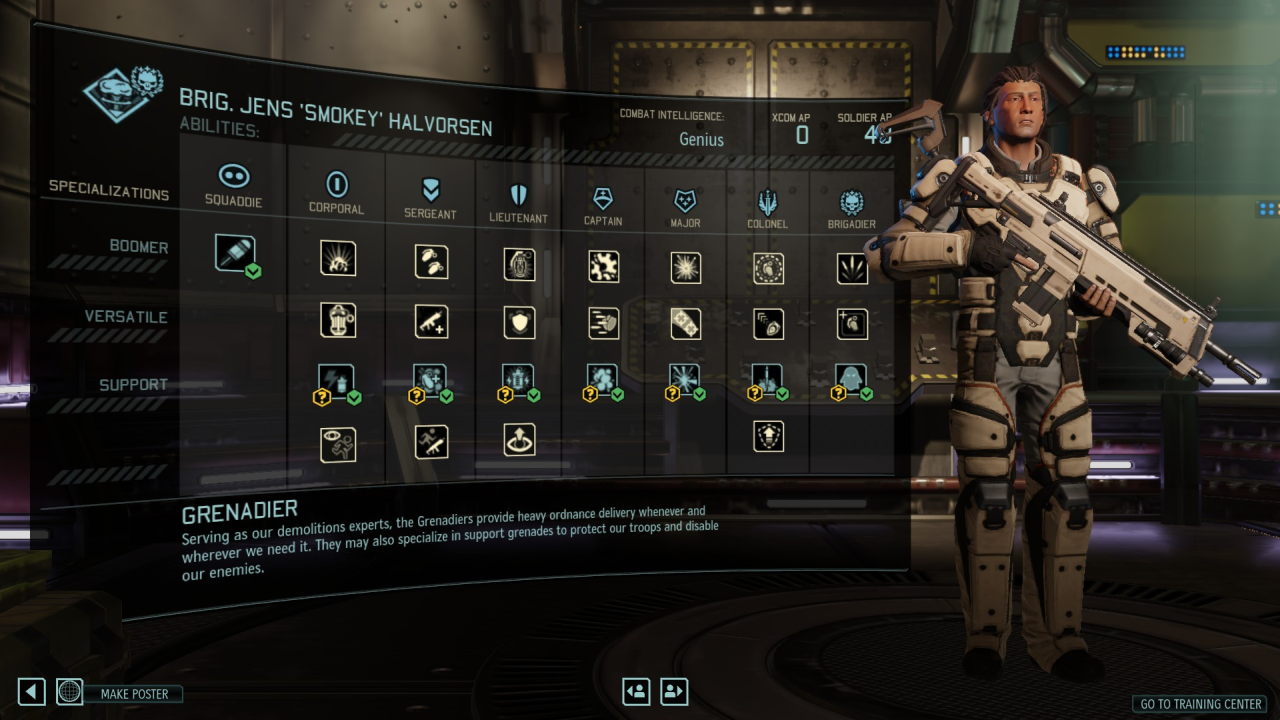Select the Squaddie grenade launcher ability
This screenshot has width=1280, height=720.
[235, 253]
